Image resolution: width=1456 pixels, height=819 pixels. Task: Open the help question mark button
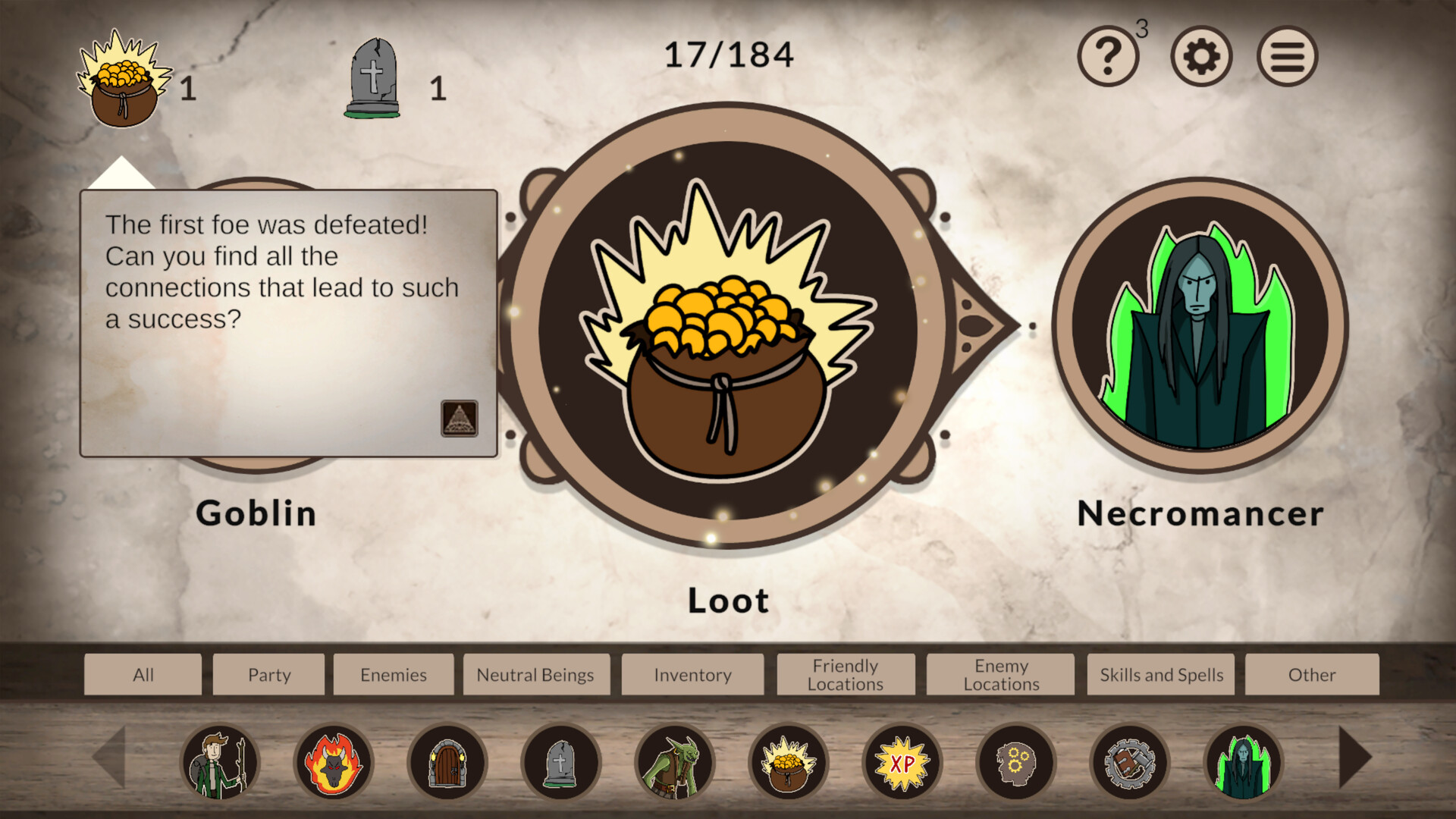[x=1108, y=55]
